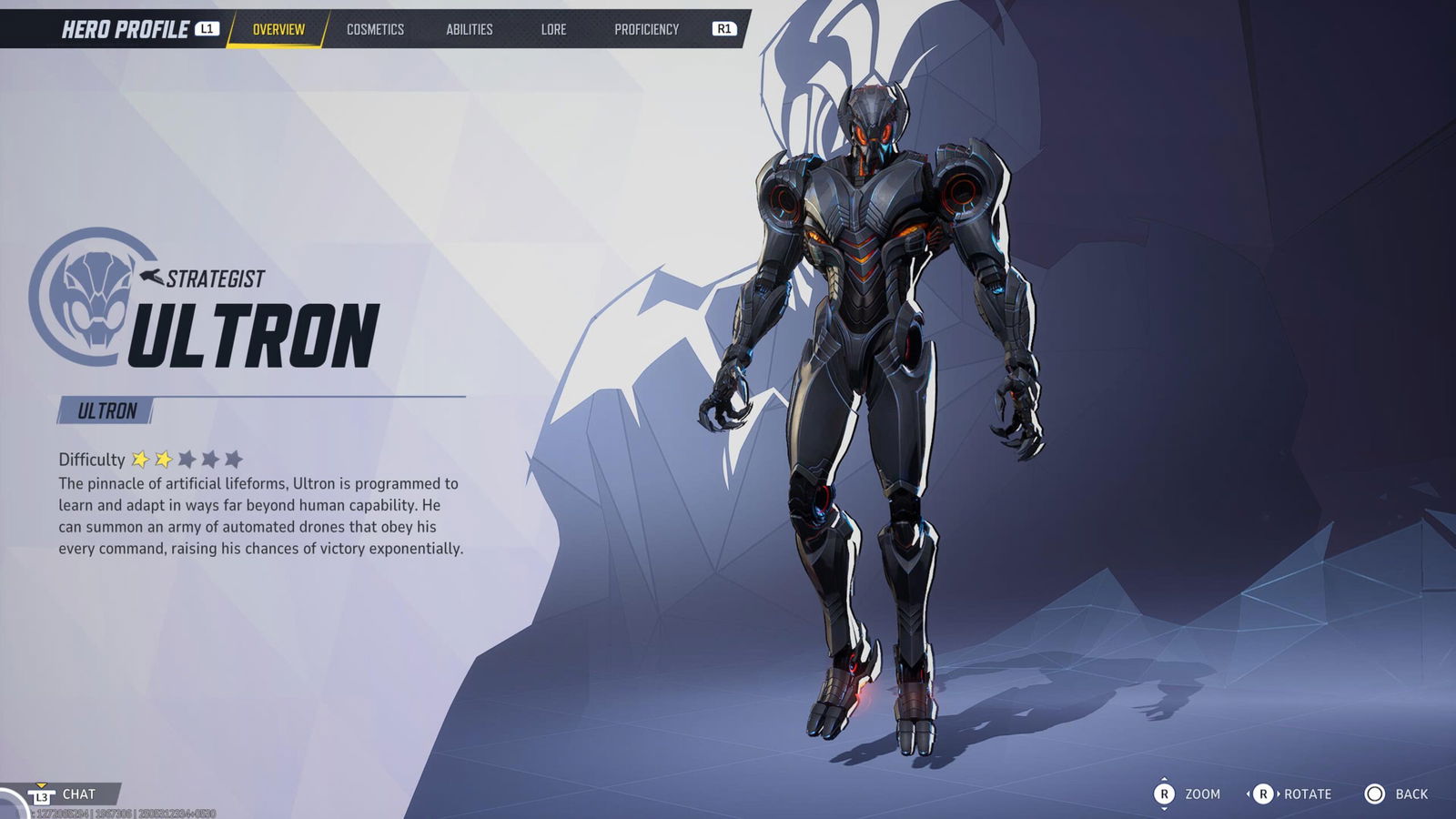Switch to the Overview tab
The image size is (1456, 819).
[278, 29]
